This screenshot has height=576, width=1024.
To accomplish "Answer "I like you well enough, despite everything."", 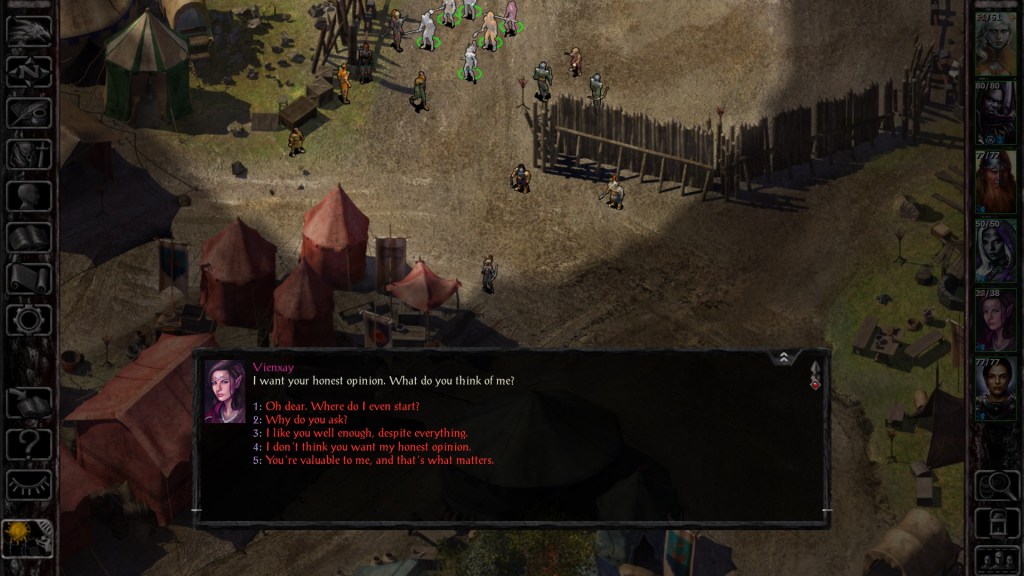I will [366, 433].
